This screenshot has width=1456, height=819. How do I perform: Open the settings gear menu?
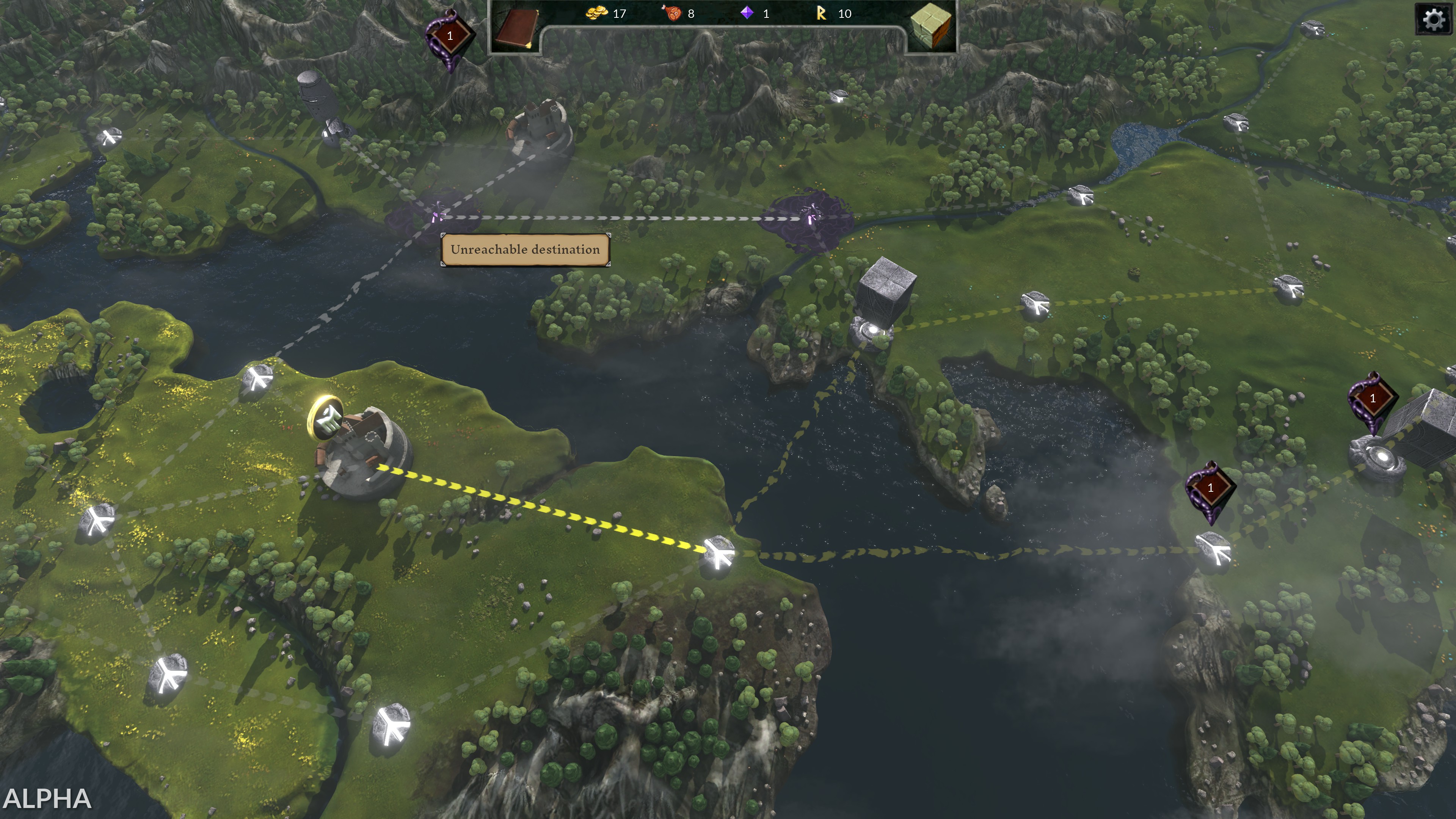click(x=1433, y=20)
